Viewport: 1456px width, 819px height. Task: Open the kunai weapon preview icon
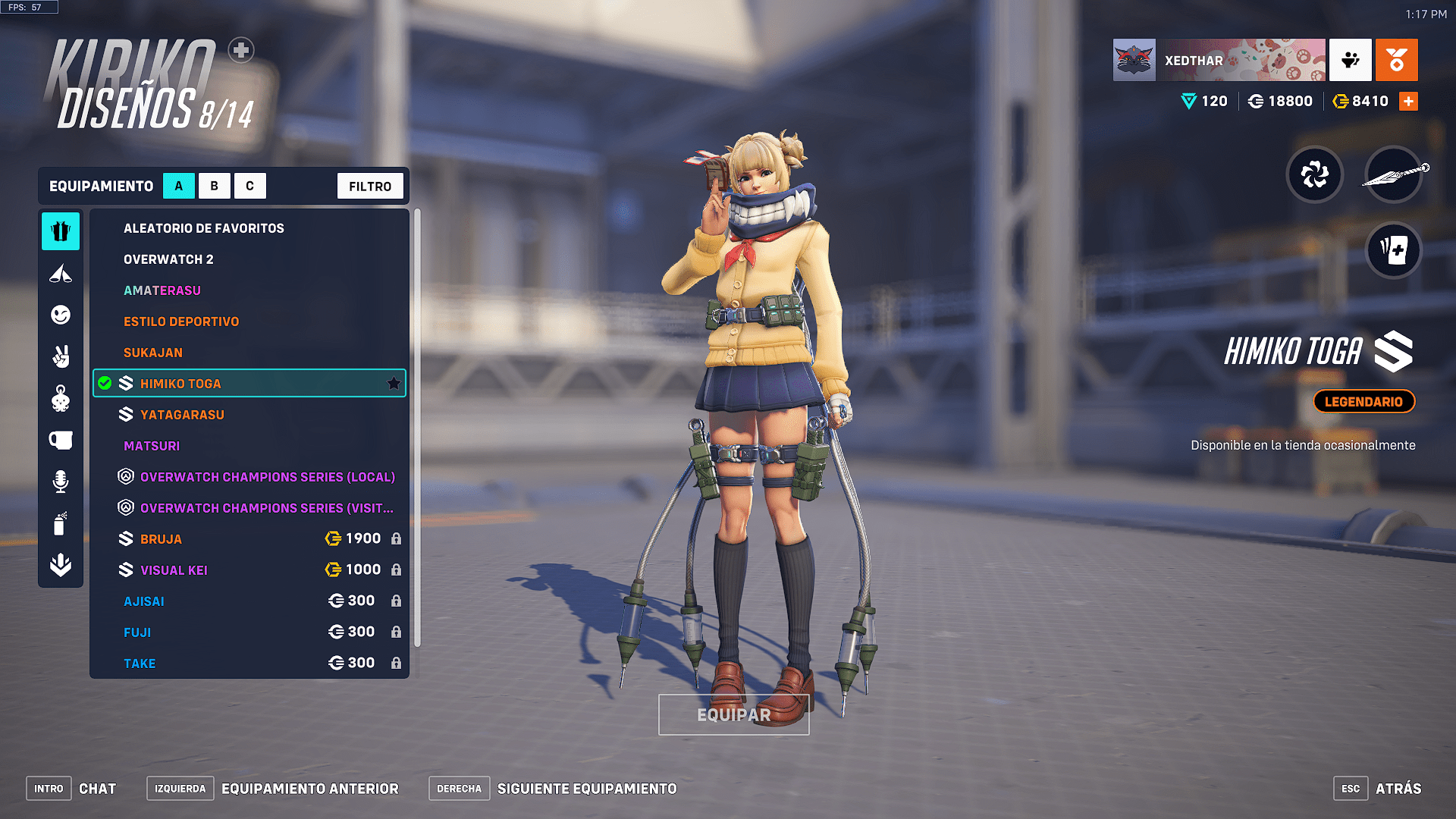click(x=1394, y=174)
